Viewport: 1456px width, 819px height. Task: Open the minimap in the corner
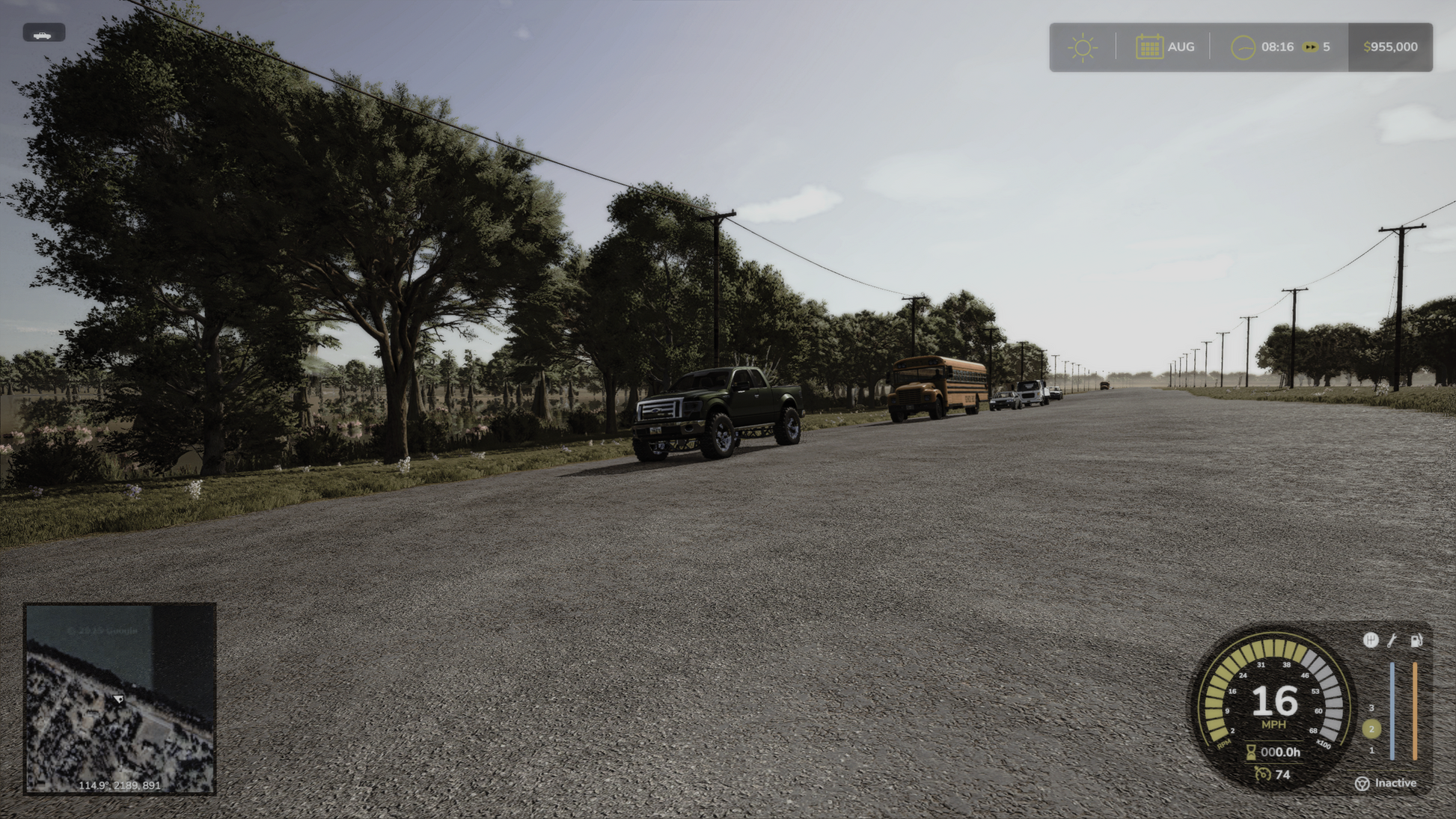coord(120,698)
